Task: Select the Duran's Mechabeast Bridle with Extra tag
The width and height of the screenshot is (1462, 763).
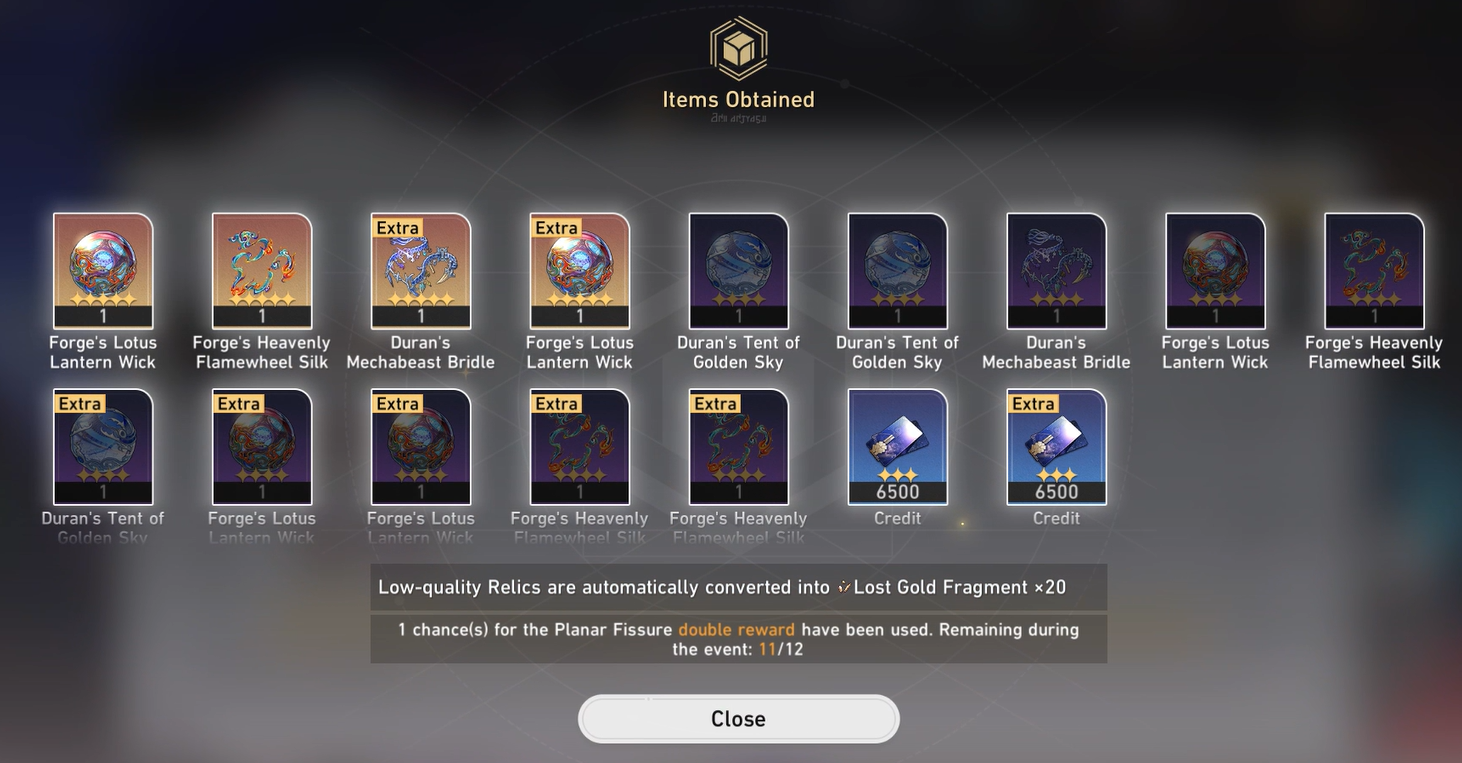Action: coord(420,268)
